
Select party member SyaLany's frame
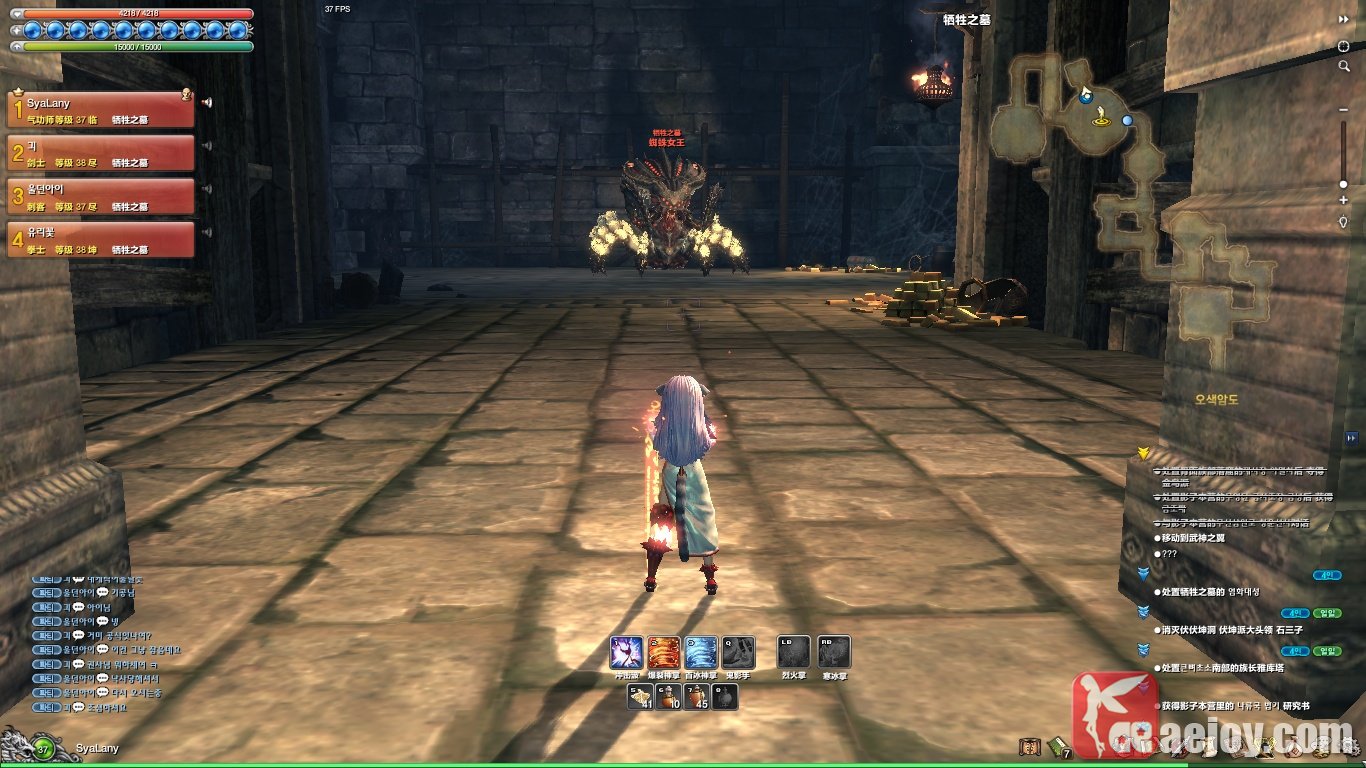click(100, 110)
